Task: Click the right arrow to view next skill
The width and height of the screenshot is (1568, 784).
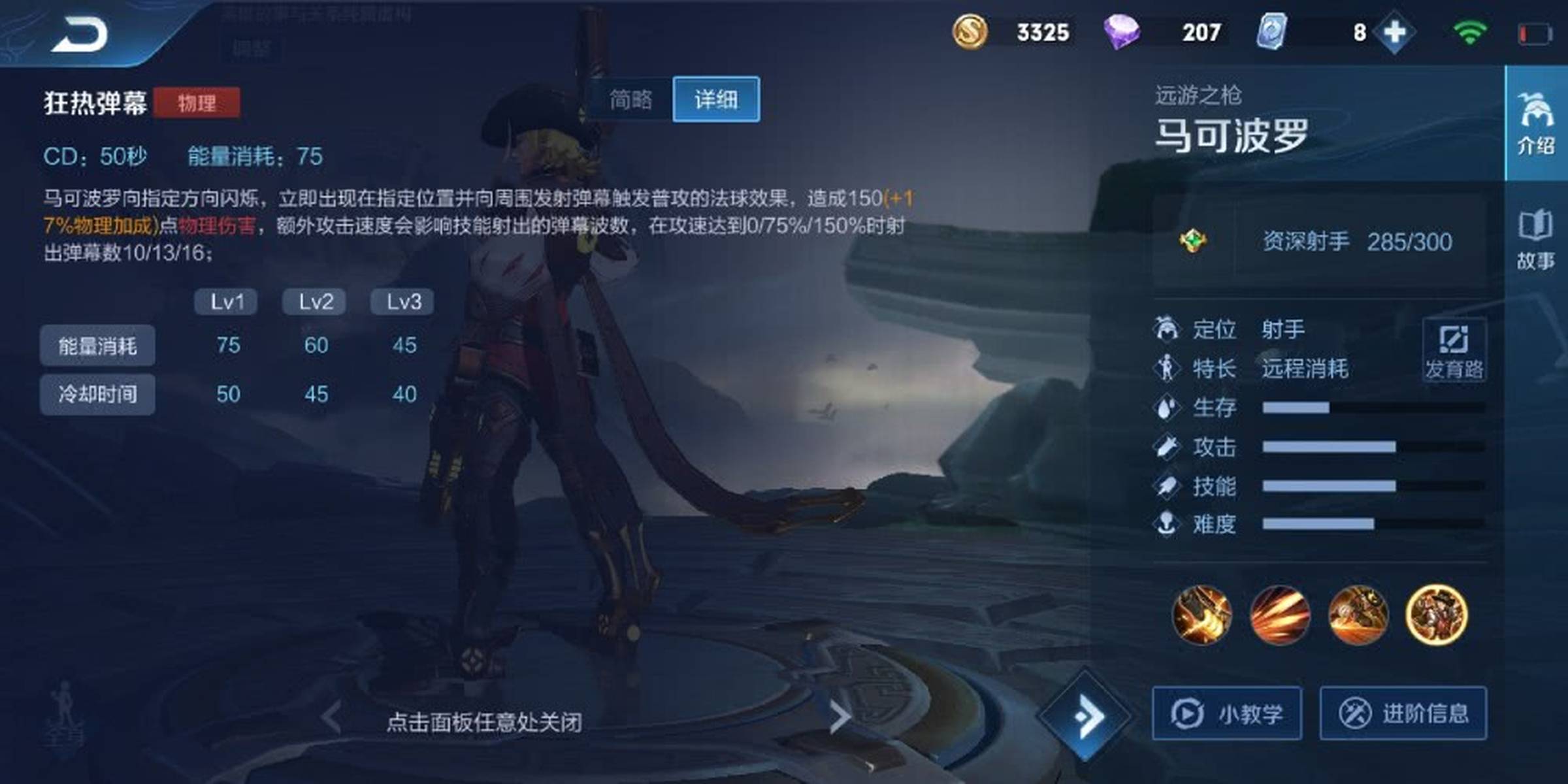Action: (840, 717)
